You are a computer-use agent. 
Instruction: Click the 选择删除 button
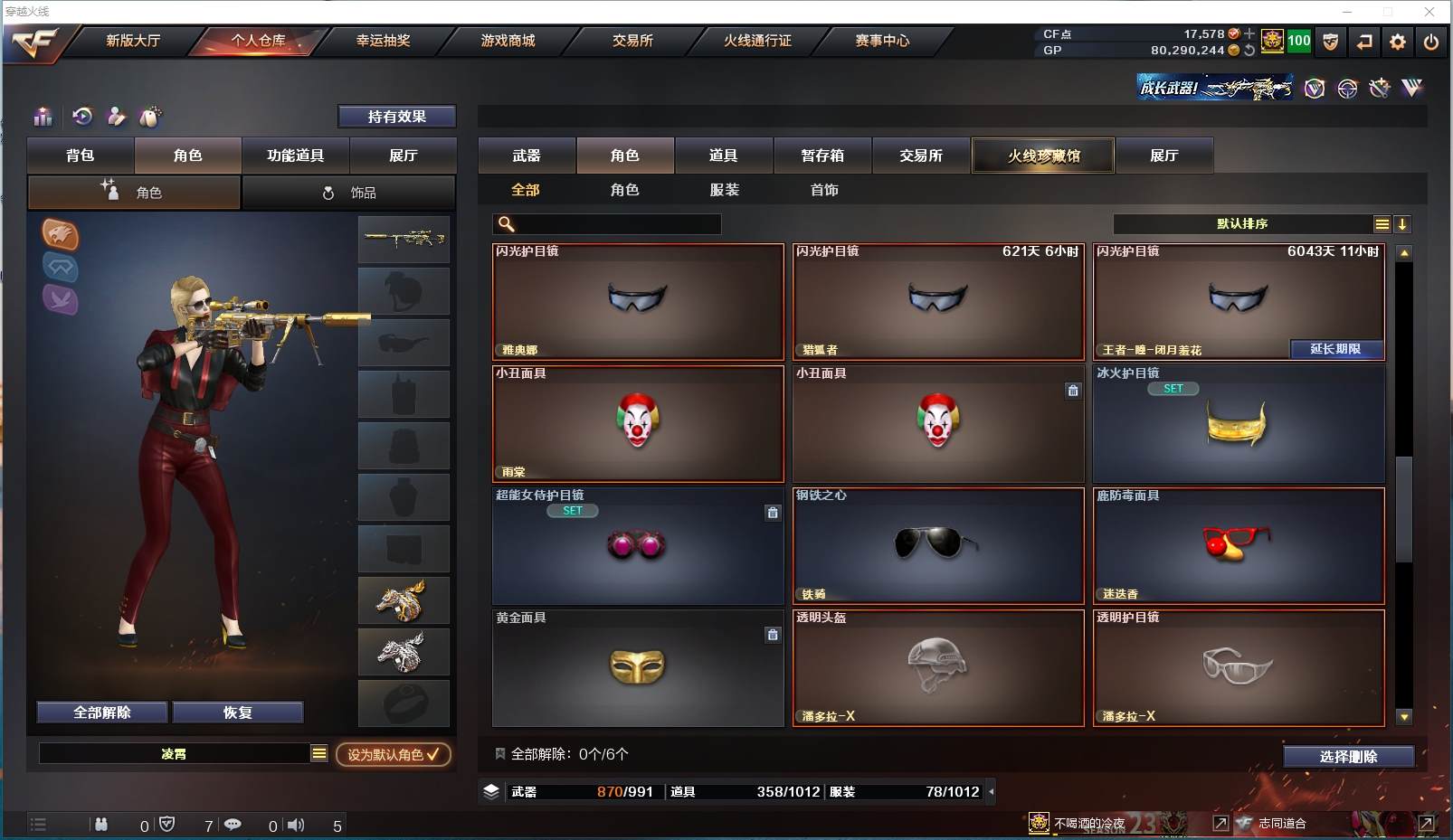[x=1348, y=757]
